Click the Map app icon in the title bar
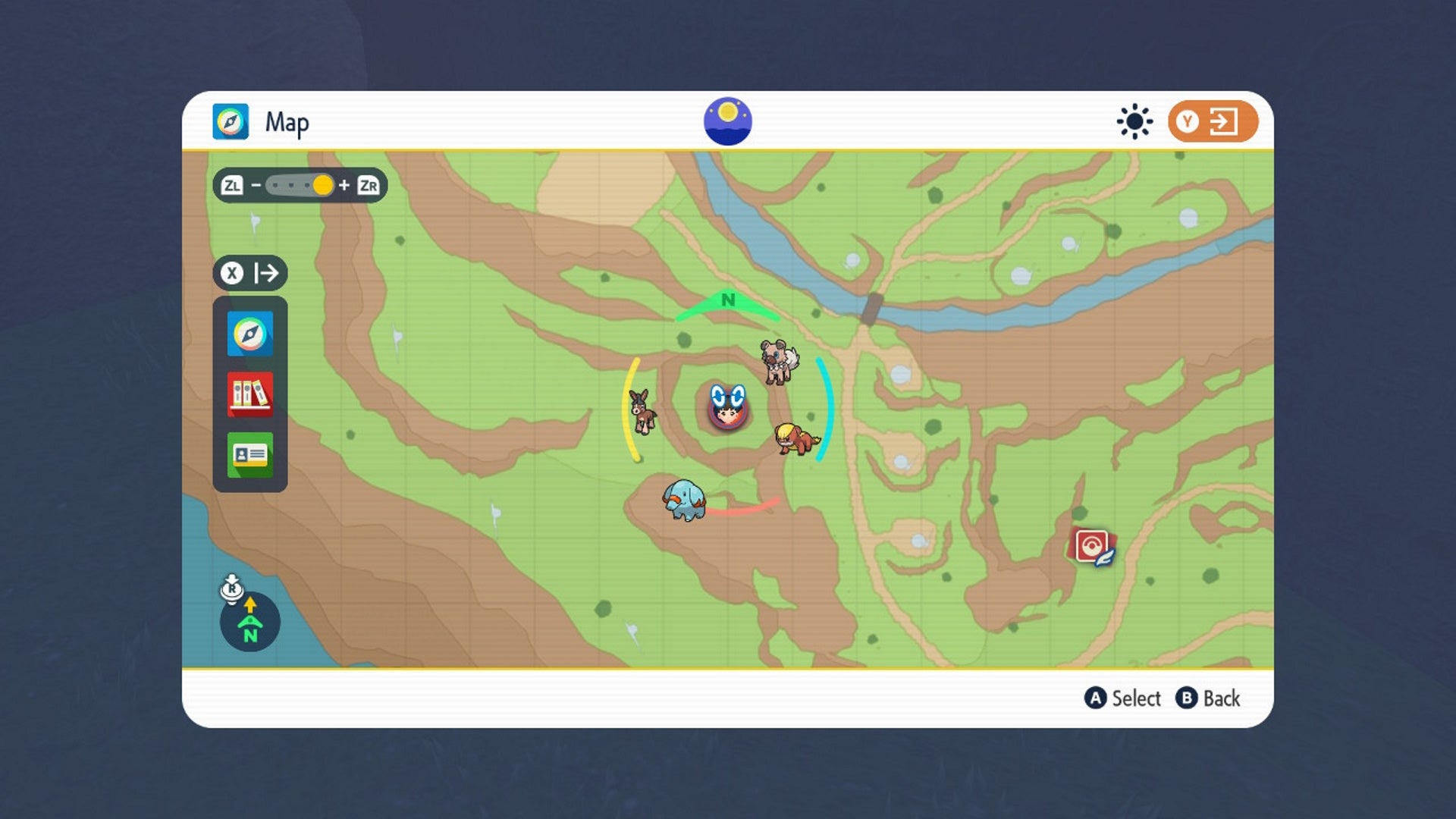 click(230, 121)
